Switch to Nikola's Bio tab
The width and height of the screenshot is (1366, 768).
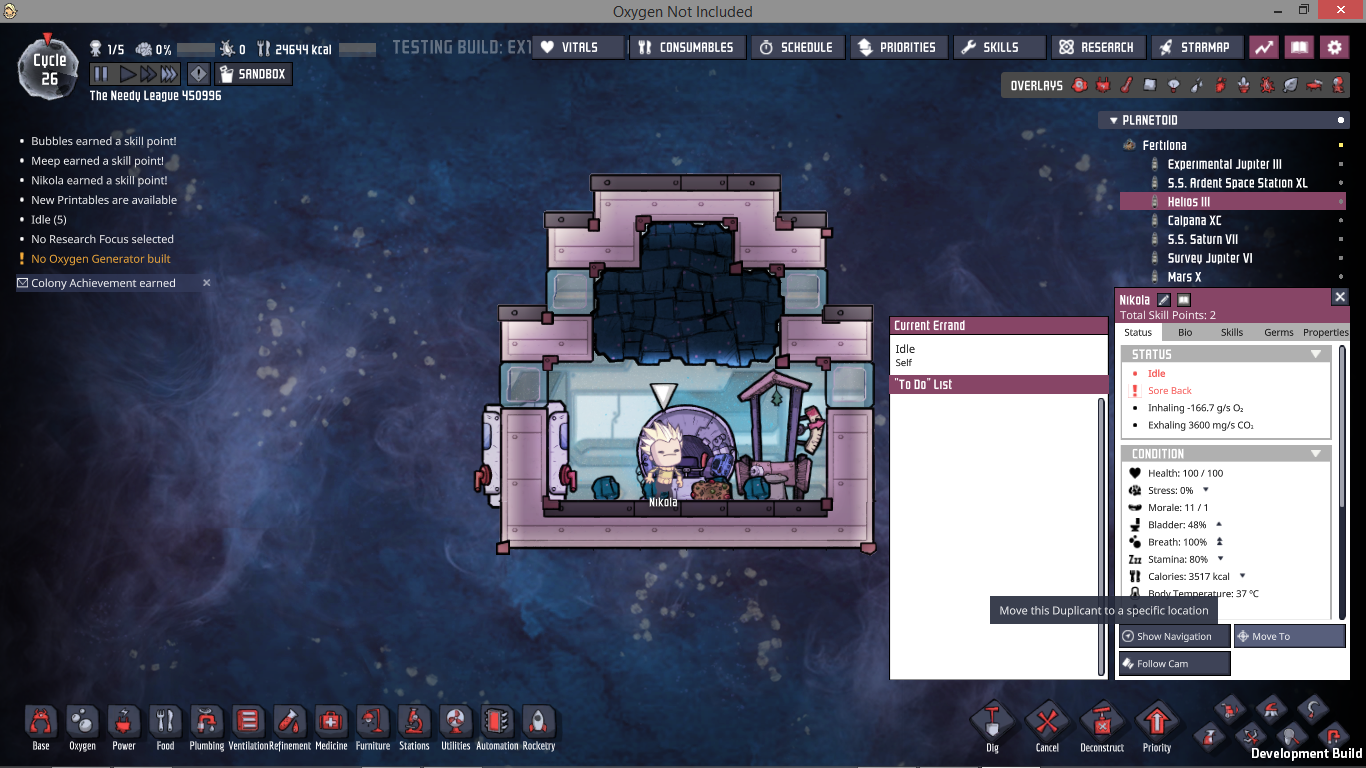point(1185,332)
